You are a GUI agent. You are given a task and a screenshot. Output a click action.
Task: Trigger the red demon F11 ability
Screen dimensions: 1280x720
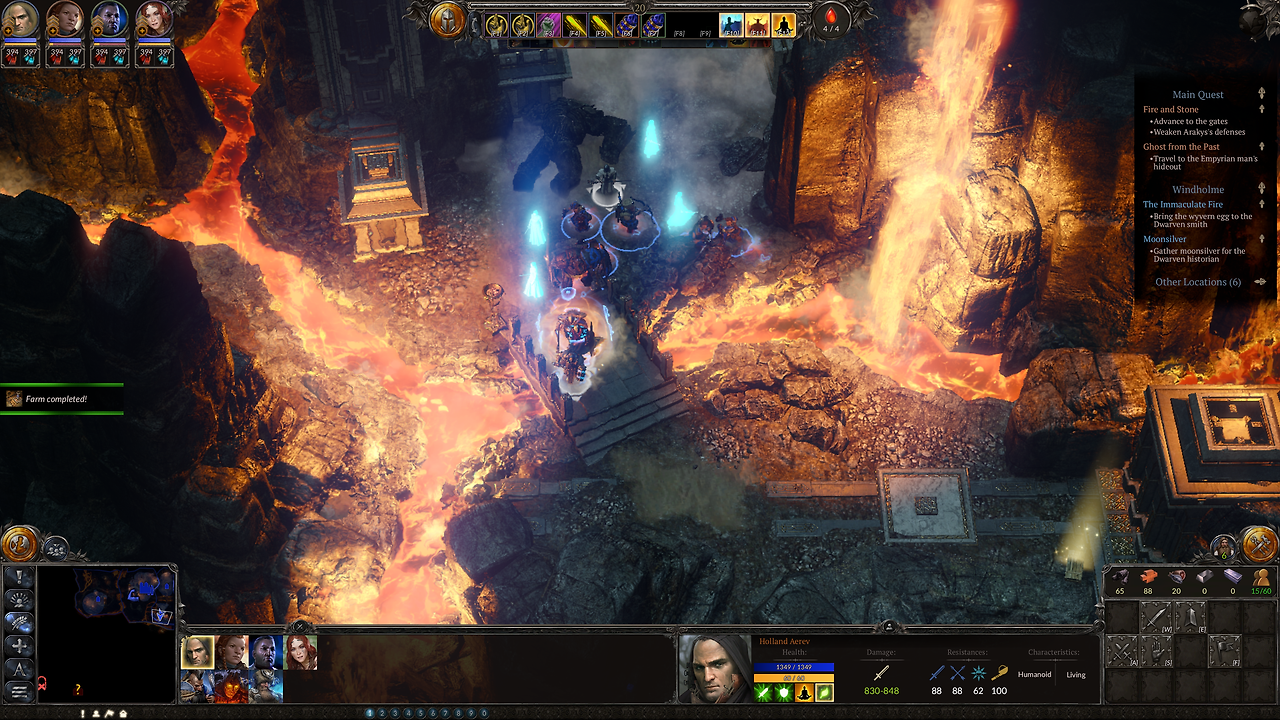click(757, 25)
